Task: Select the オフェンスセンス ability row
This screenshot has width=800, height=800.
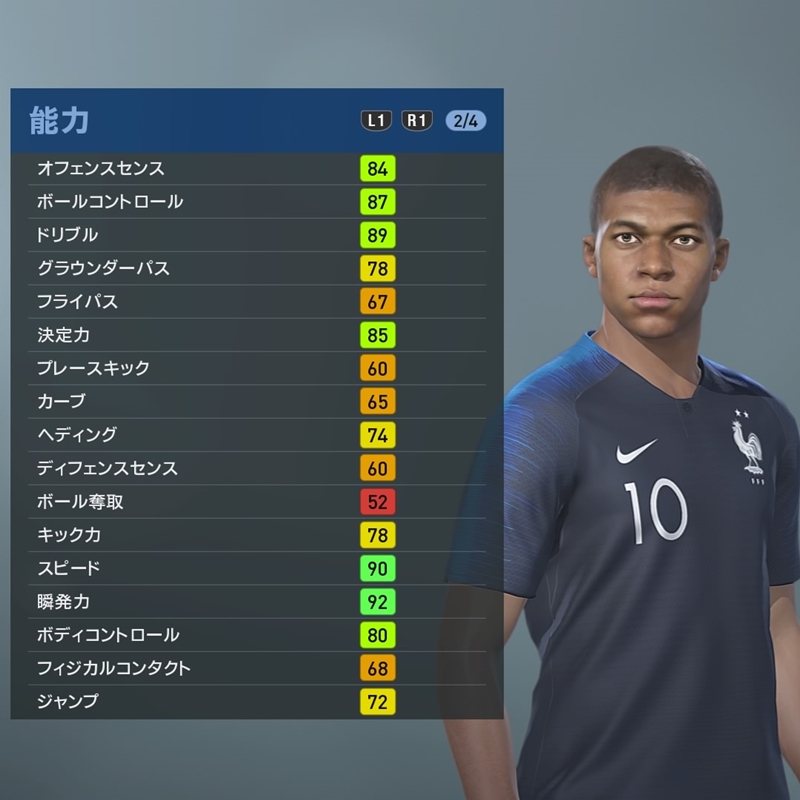Action: 256,168
